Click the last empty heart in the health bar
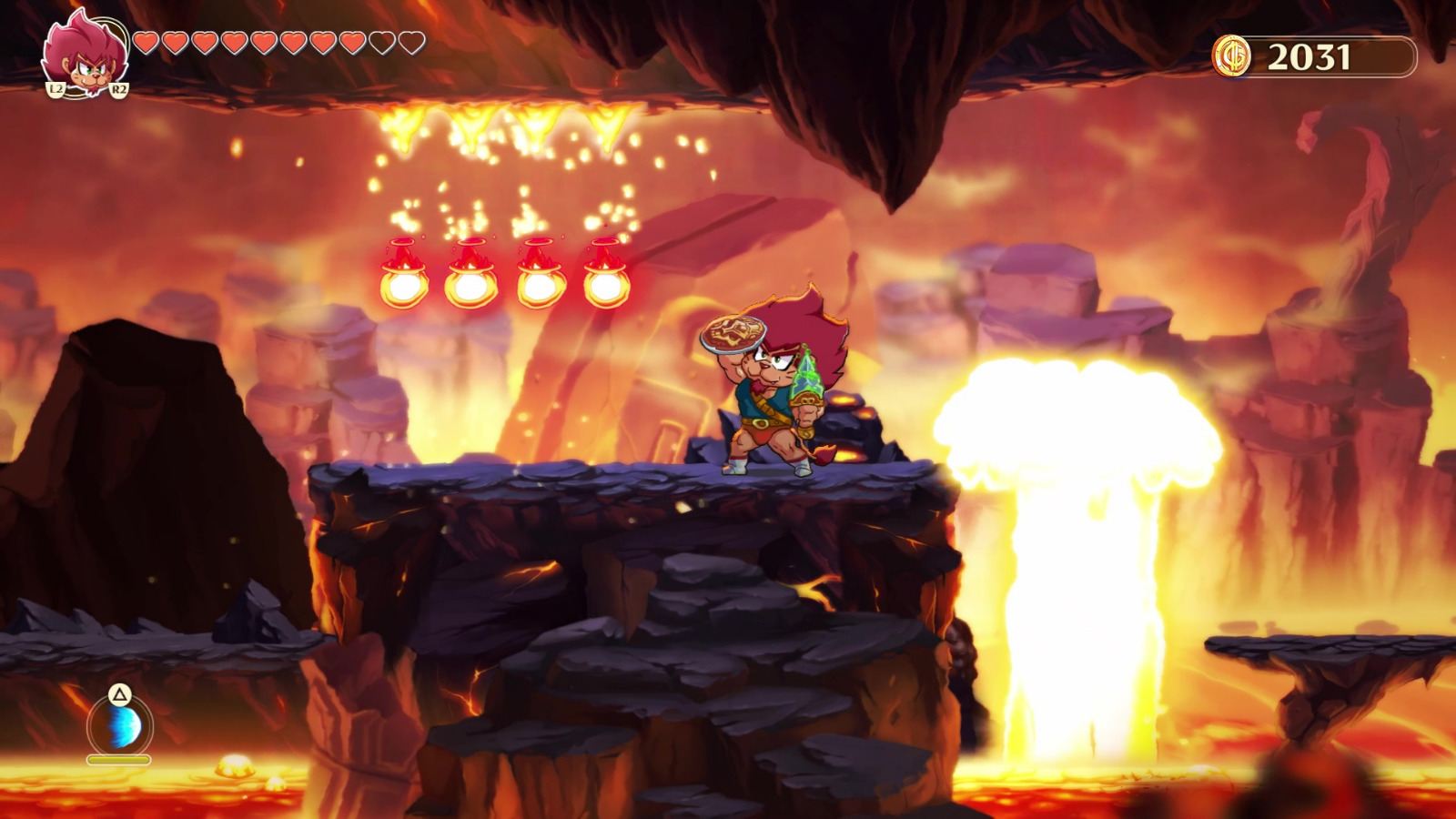This screenshot has width=1456, height=819. coord(412,42)
